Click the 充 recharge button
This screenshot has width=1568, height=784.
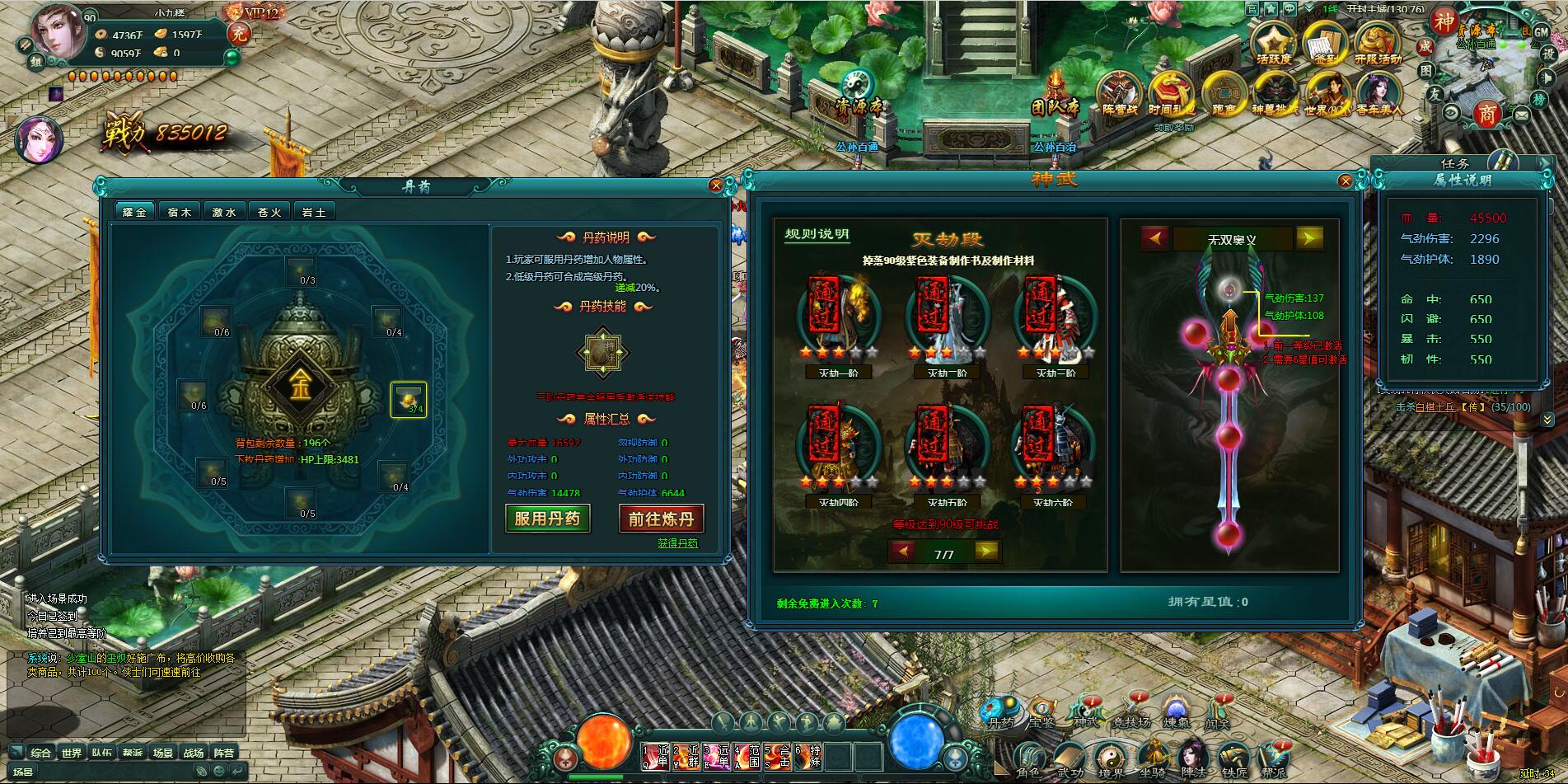[239, 33]
